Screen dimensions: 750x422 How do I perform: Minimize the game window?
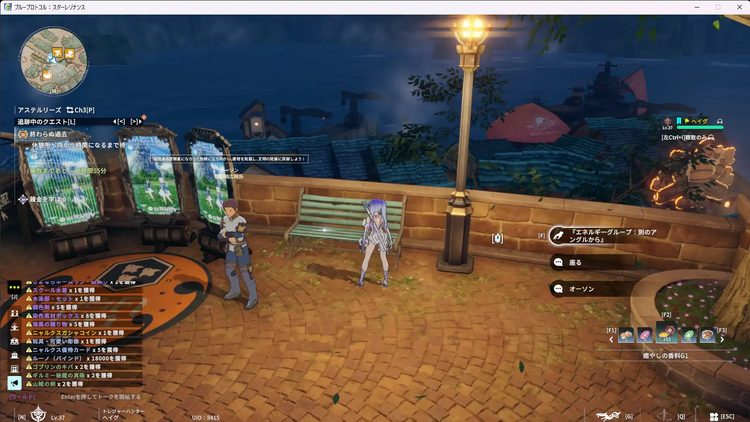pyautogui.click(x=697, y=7)
